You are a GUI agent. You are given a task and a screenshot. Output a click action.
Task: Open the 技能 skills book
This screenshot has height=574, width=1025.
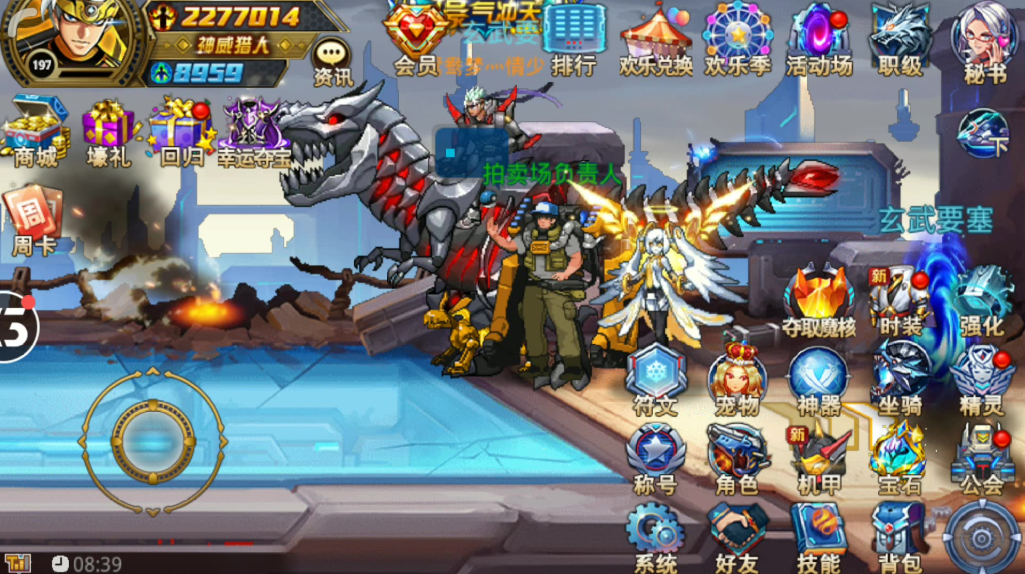[819, 536]
